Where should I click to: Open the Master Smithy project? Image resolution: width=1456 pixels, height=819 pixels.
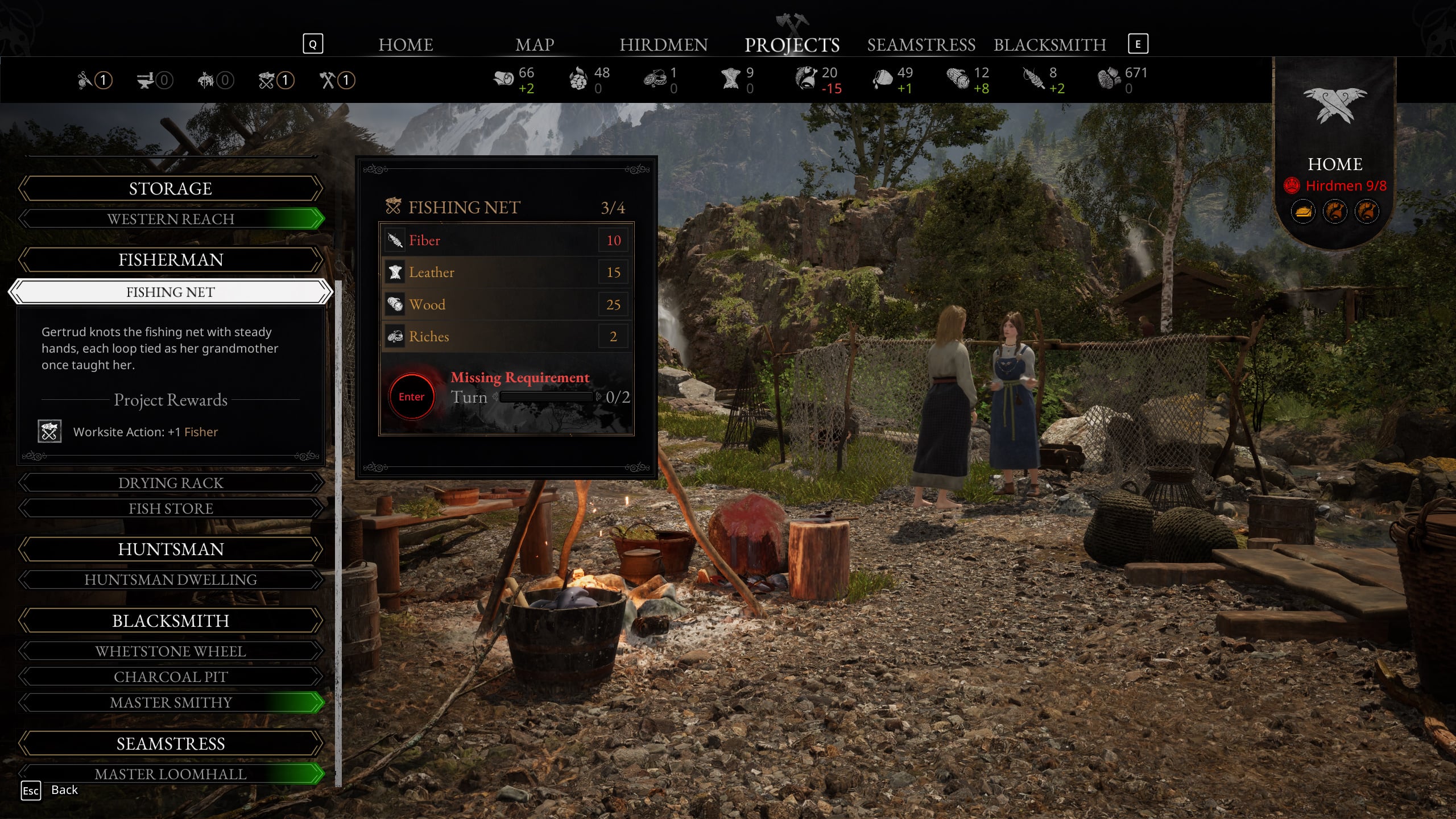tap(171, 702)
